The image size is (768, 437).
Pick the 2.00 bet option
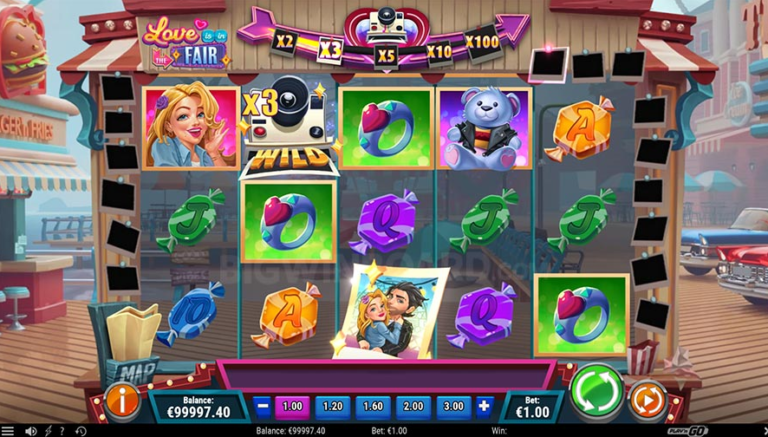click(411, 406)
